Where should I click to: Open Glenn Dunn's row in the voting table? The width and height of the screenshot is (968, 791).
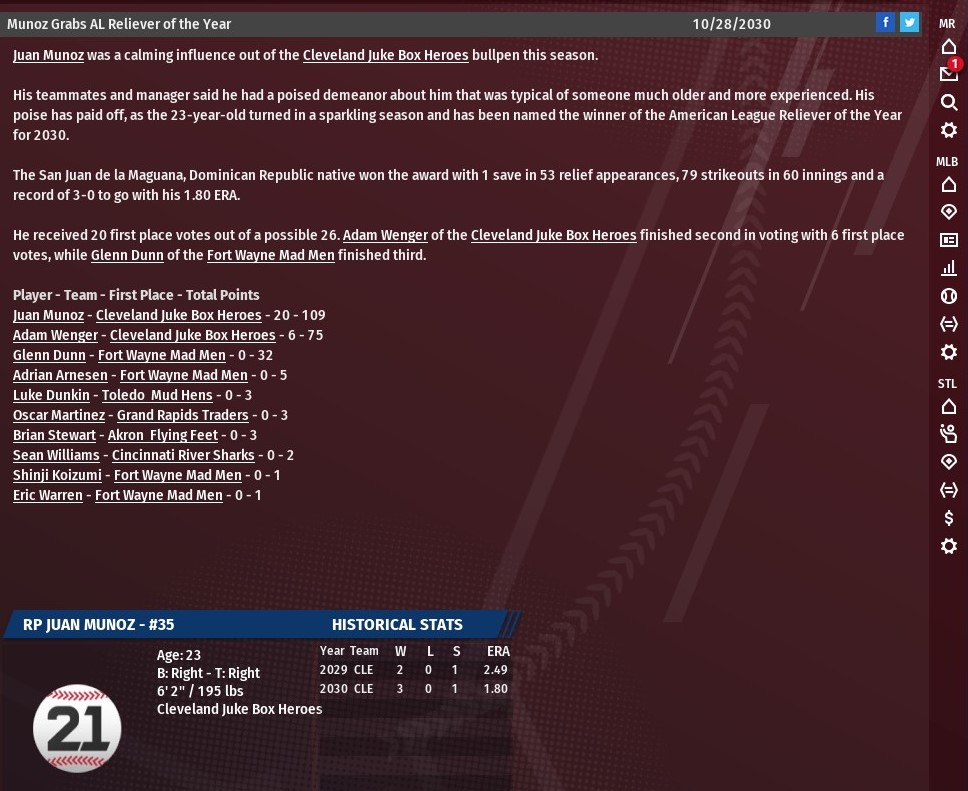click(x=49, y=355)
